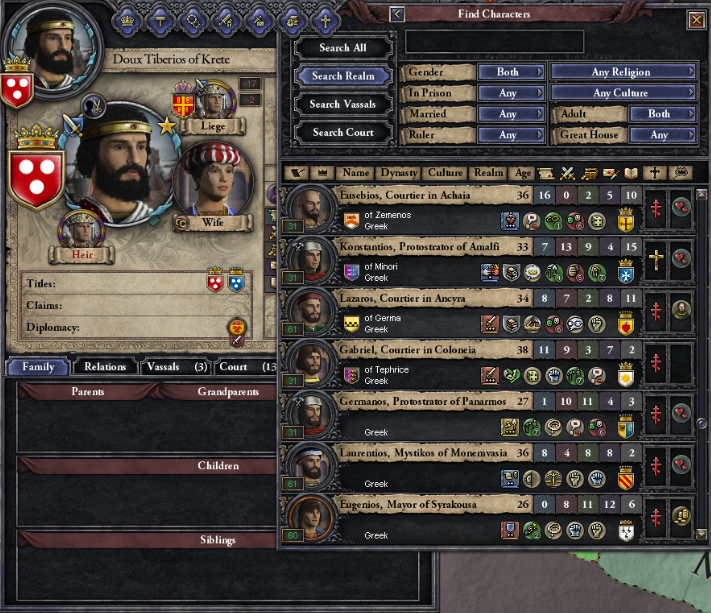Sort characters by Dynasty column

(398, 173)
